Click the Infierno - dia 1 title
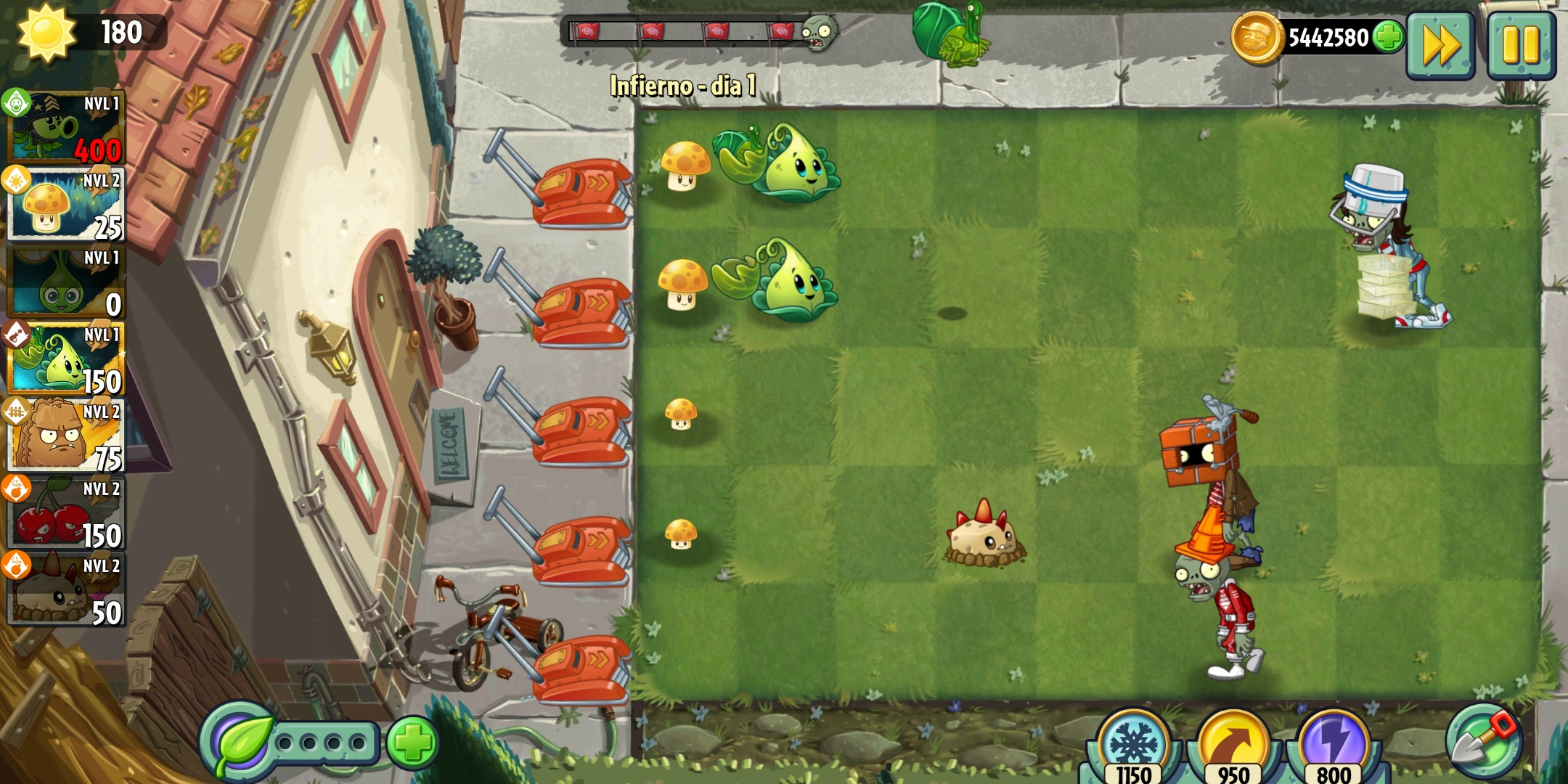This screenshot has width=1568, height=784. point(682,87)
